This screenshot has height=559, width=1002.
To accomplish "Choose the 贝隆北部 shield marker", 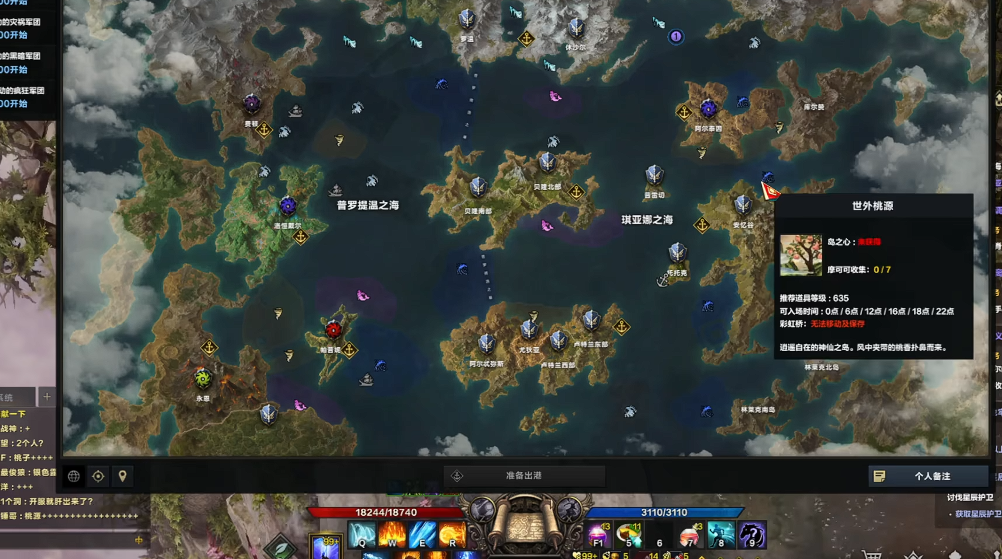I will pyautogui.click(x=546, y=162).
